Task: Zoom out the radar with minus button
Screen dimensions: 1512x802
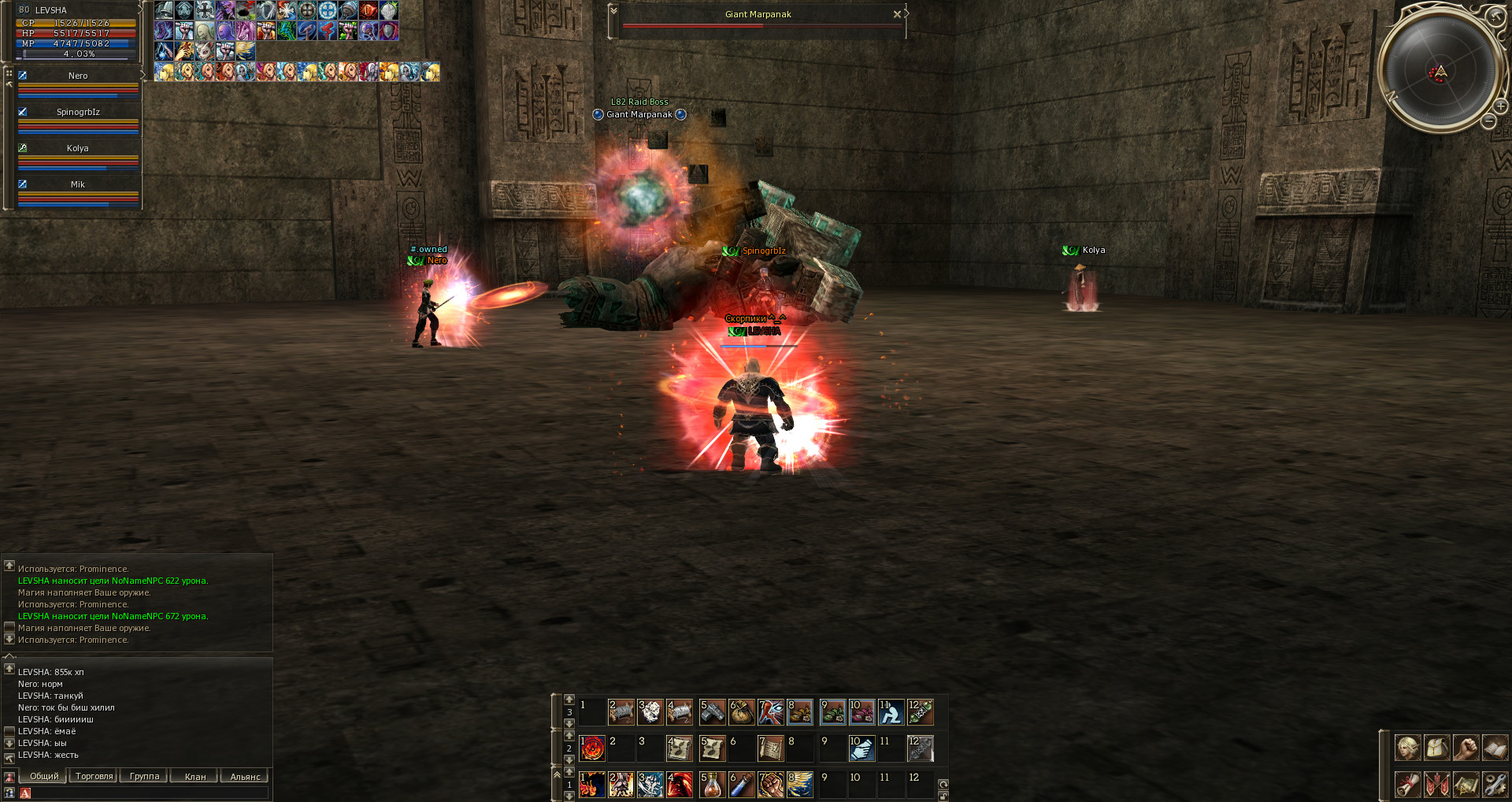Action: [x=1488, y=121]
